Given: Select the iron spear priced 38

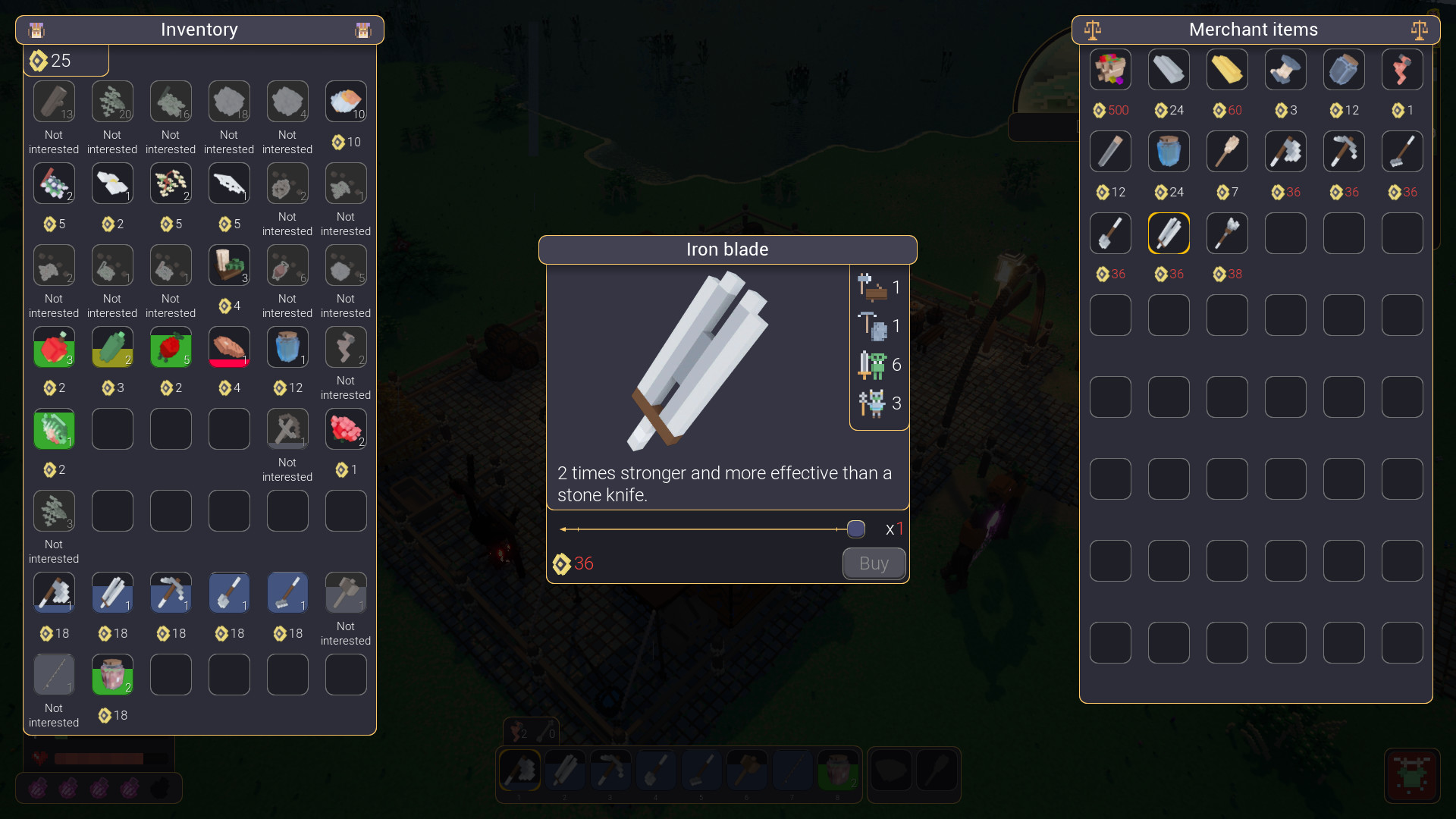Looking at the screenshot, I should pyautogui.click(x=1226, y=233).
